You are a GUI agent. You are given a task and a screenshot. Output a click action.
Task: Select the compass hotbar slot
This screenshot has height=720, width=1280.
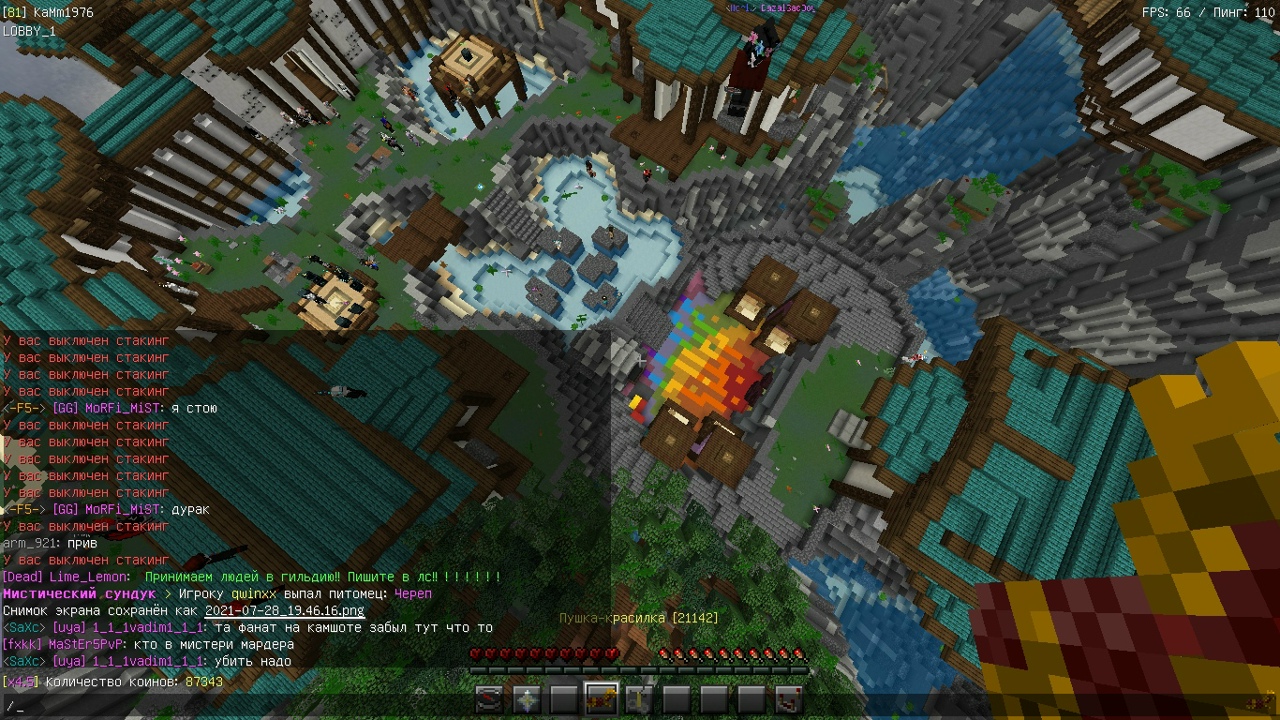(x=489, y=700)
